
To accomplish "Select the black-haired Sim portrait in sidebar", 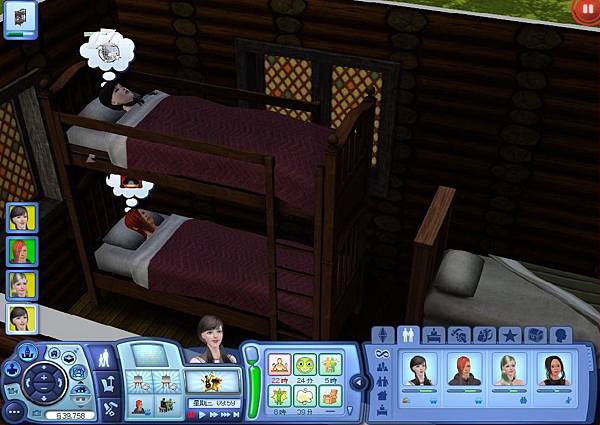I will [x=22, y=217].
